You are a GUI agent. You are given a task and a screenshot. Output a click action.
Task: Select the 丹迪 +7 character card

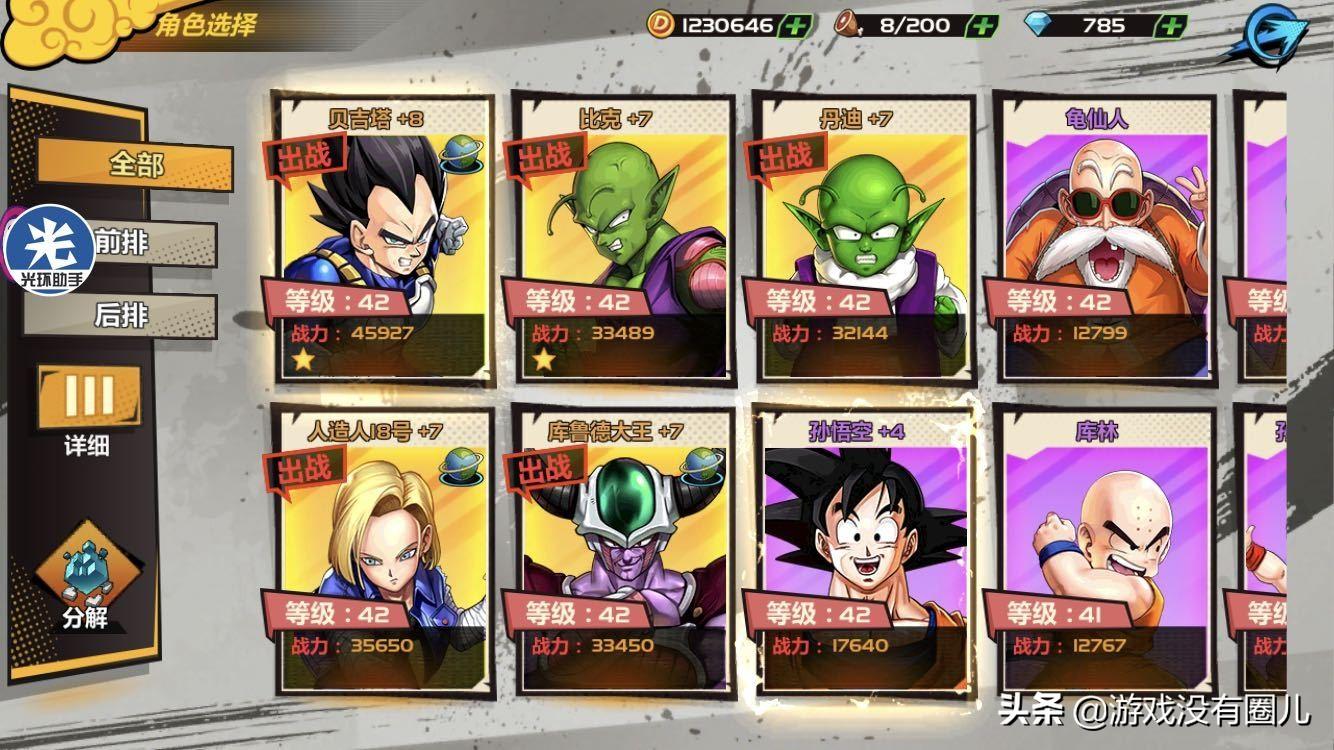pyautogui.click(x=863, y=240)
